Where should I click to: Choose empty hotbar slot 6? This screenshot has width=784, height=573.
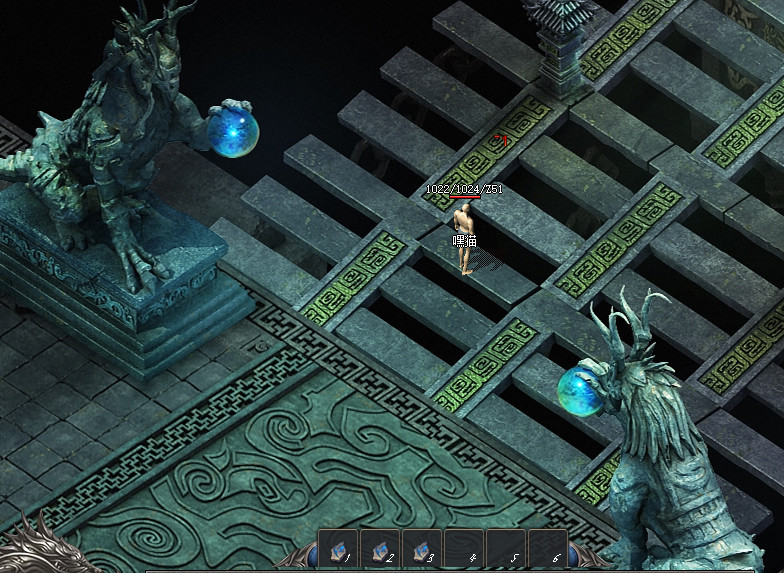[548, 549]
